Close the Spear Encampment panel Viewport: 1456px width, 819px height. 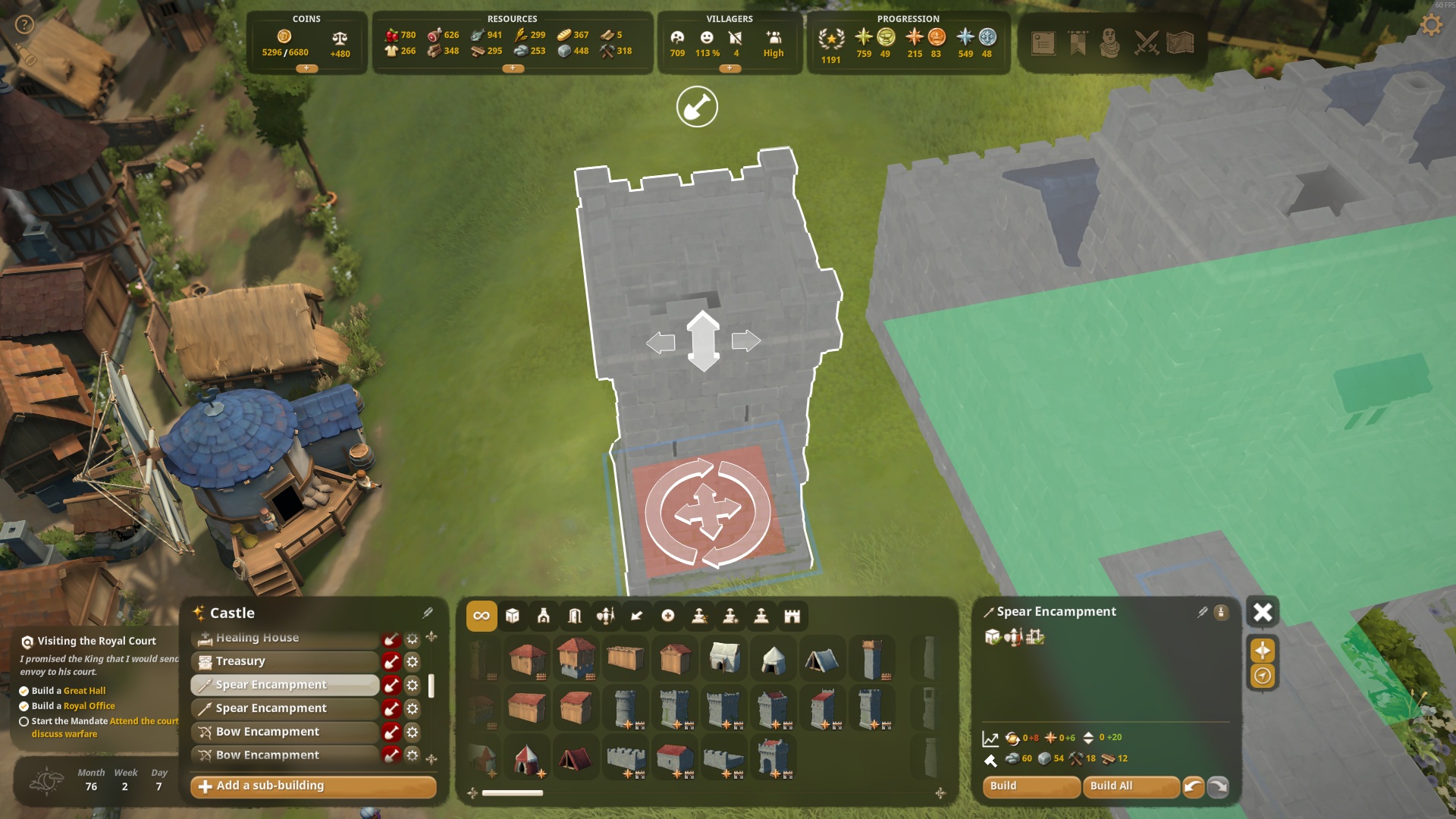pyautogui.click(x=1263, y=612)
